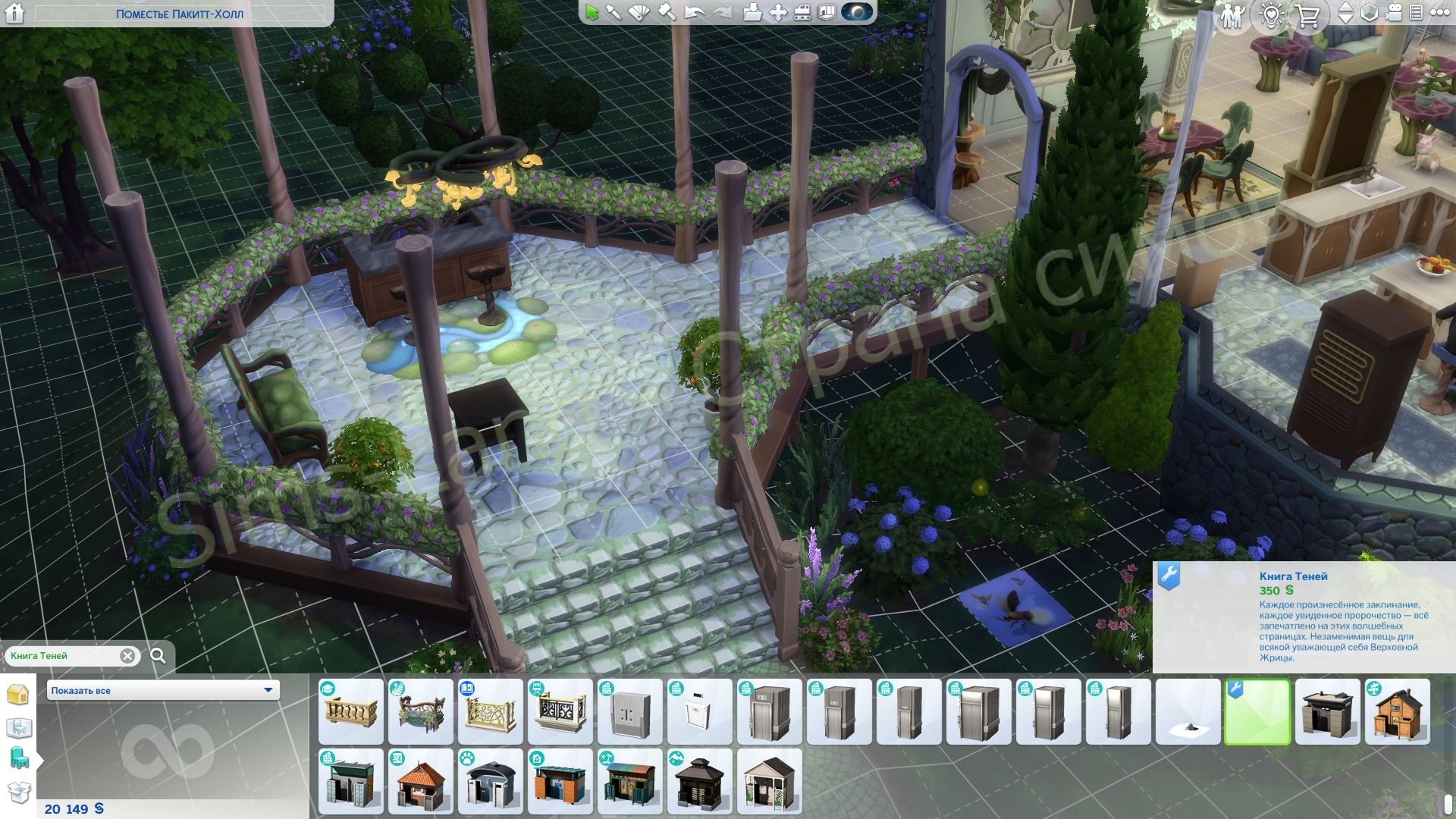Select the wooden cabin building thumbnail

(x=1397, y=712)
